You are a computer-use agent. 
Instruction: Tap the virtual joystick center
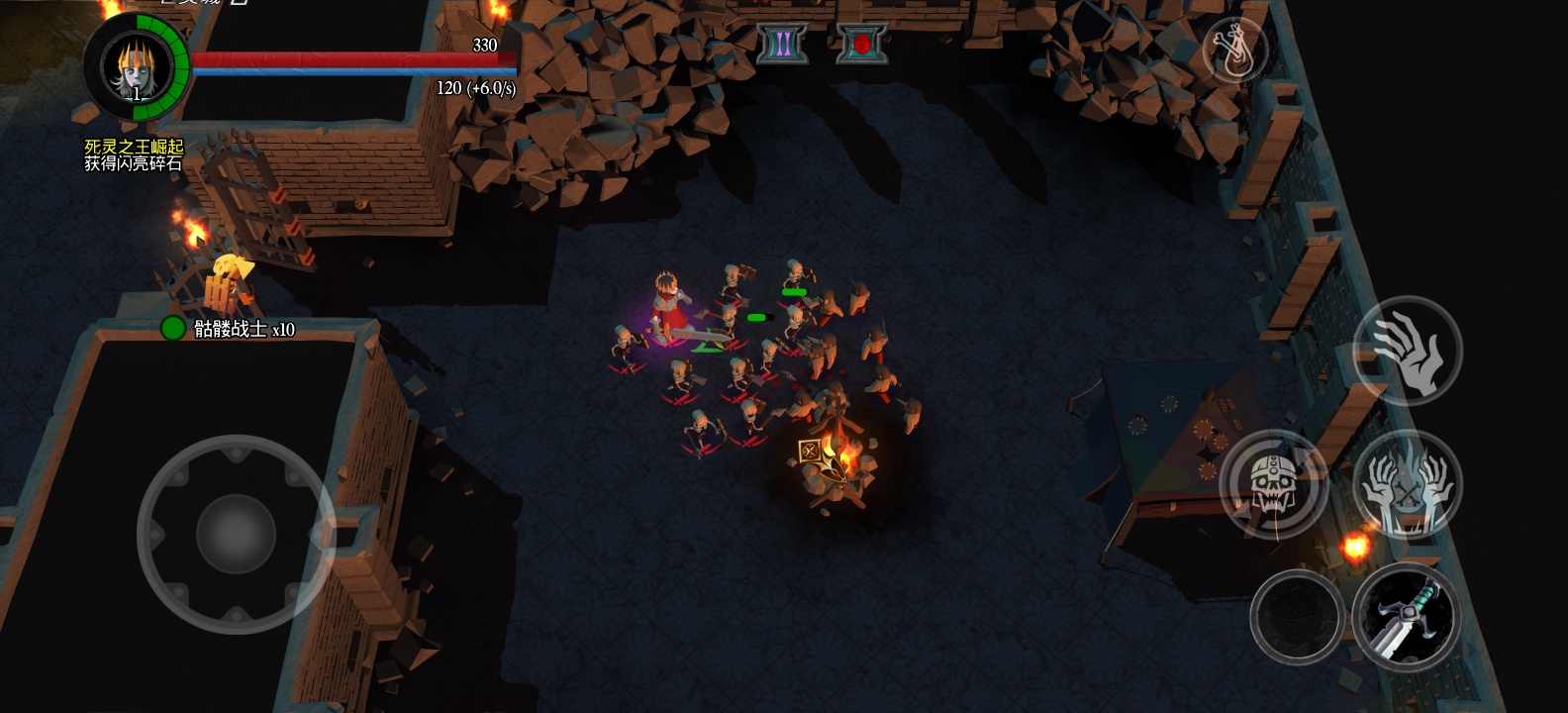[x=236, y=534]
